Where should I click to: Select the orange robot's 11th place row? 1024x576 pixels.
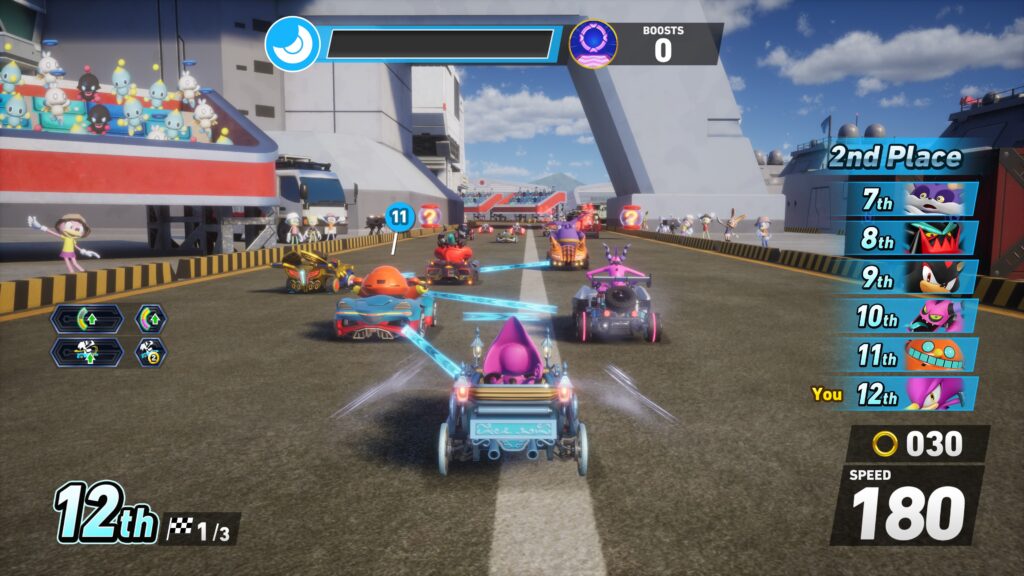(912, 355)
